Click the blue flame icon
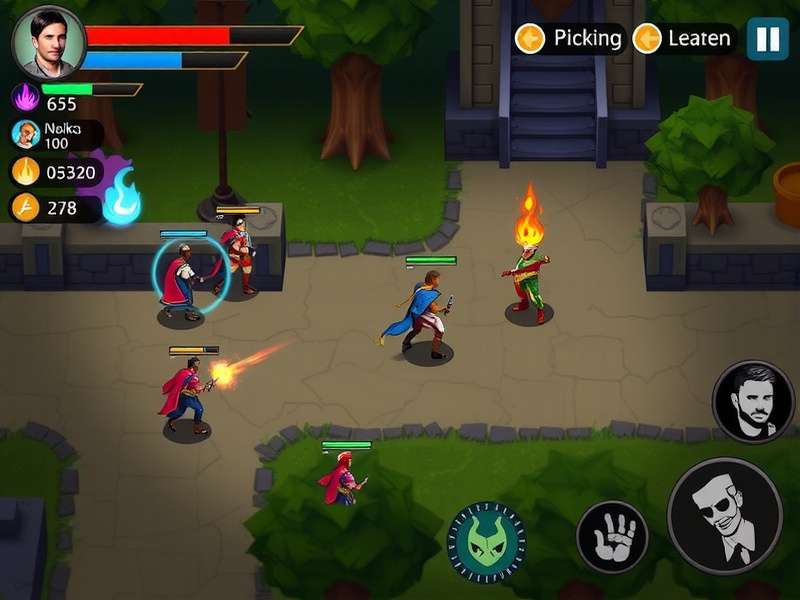Viewport: 800px width, 600px height. coord(122,195)
